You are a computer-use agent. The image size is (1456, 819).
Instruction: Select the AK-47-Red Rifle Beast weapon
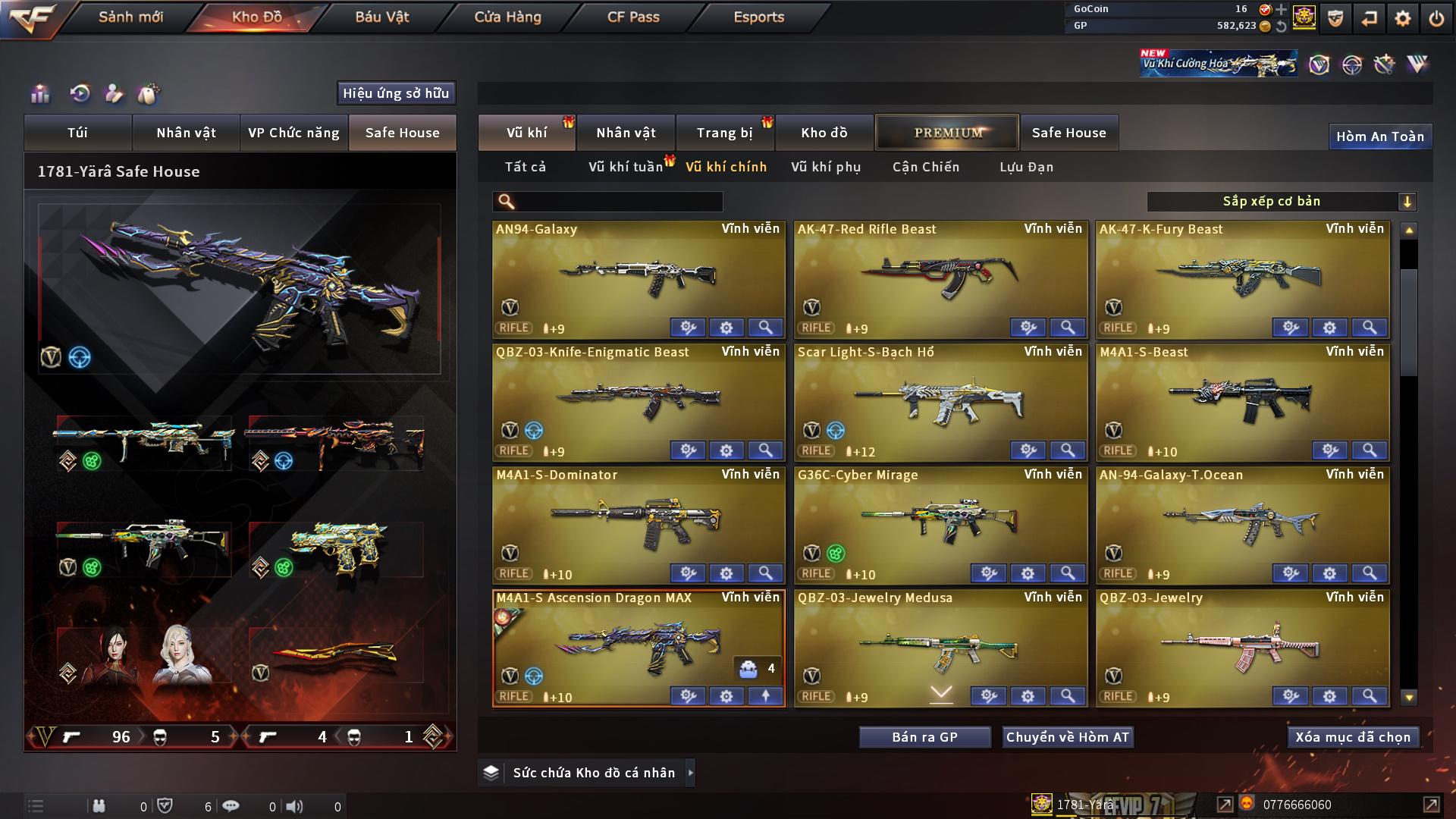[x=940, y=277]
